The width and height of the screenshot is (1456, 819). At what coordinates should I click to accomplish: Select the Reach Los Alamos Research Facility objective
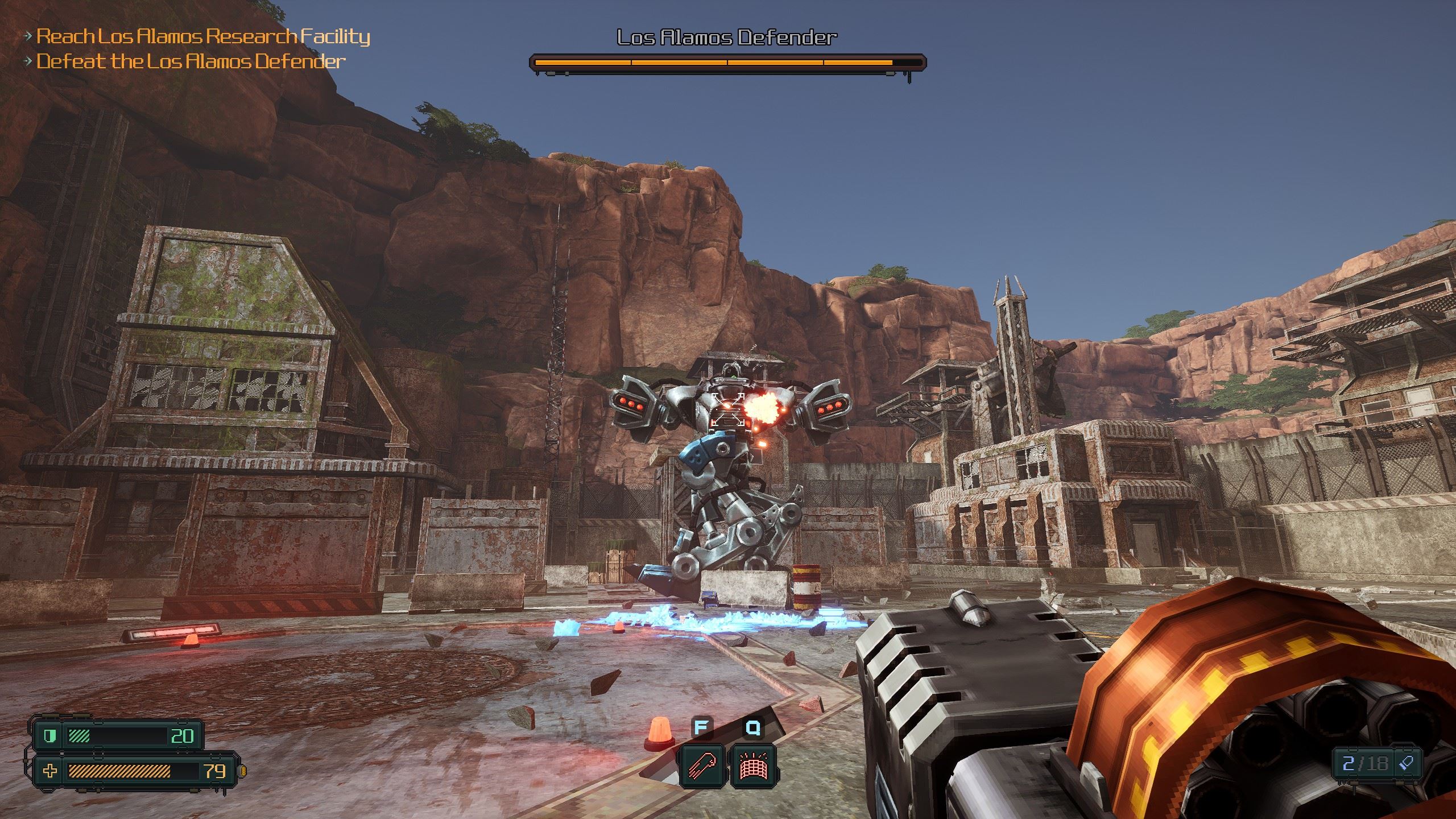[x=203, y=36]
